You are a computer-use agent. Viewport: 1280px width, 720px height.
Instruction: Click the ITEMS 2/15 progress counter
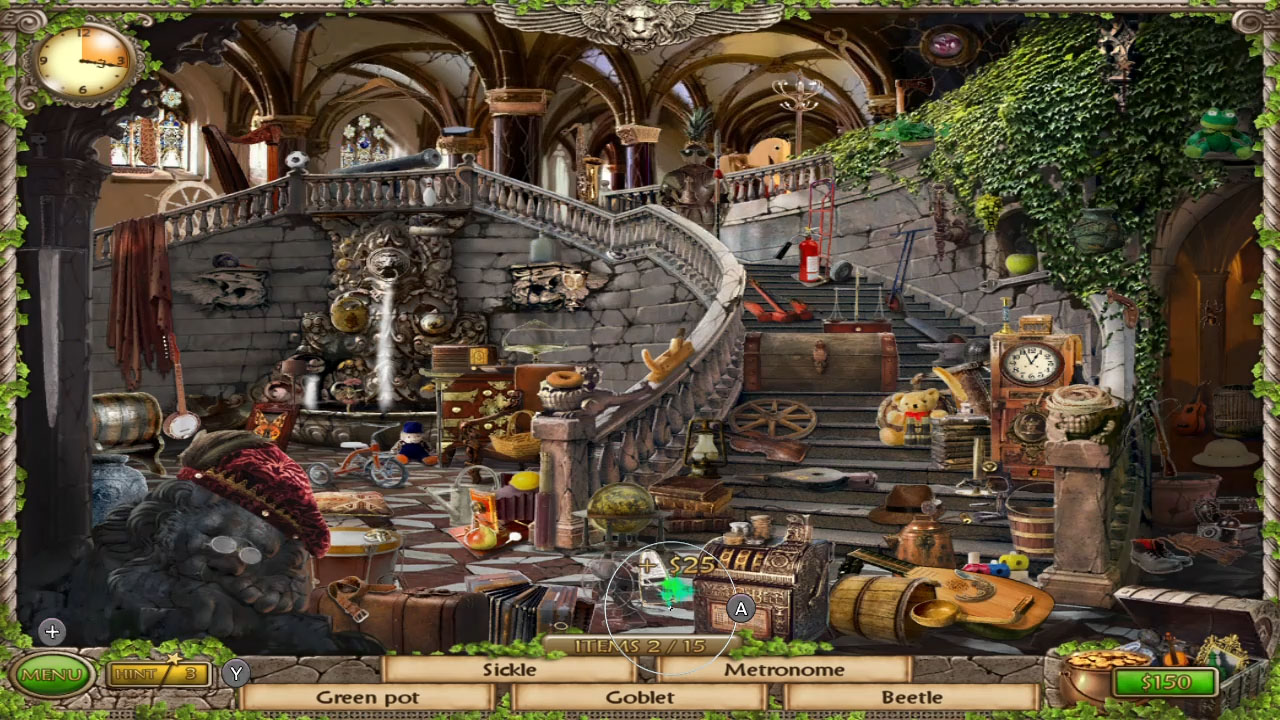click(640, 647)
